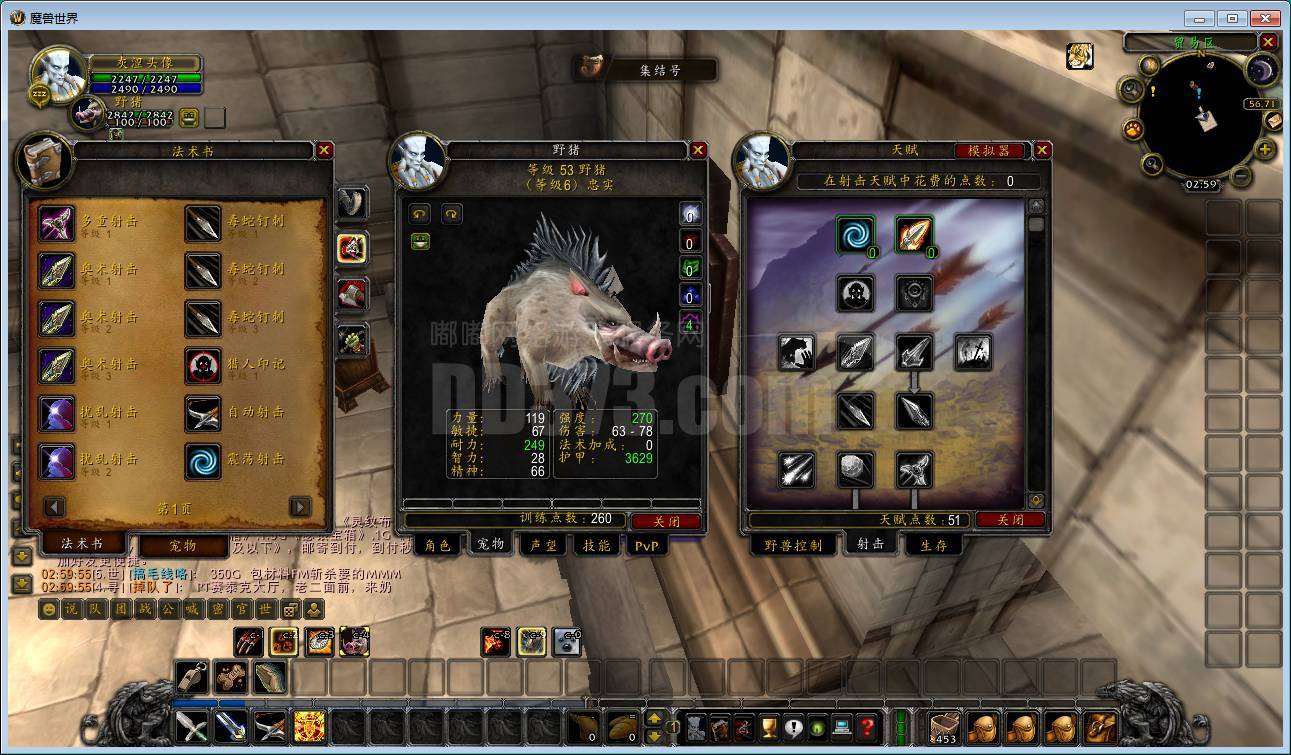
Task: Close the talent (天赋) window
Action: pos(1042,150)
